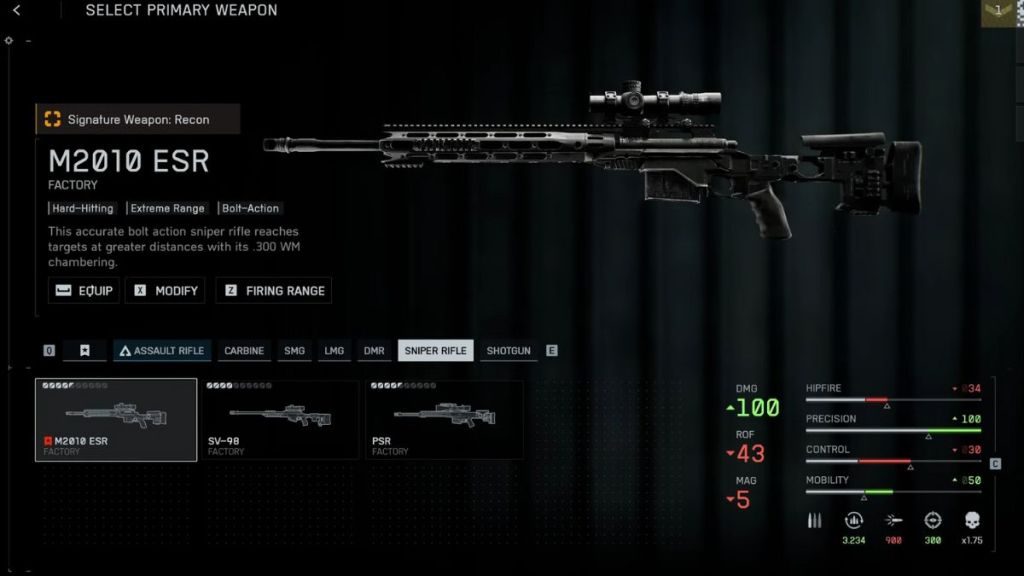Choose the PSR sniper rifle tile
Viewport: 1024px width, 576px height.
444,420
